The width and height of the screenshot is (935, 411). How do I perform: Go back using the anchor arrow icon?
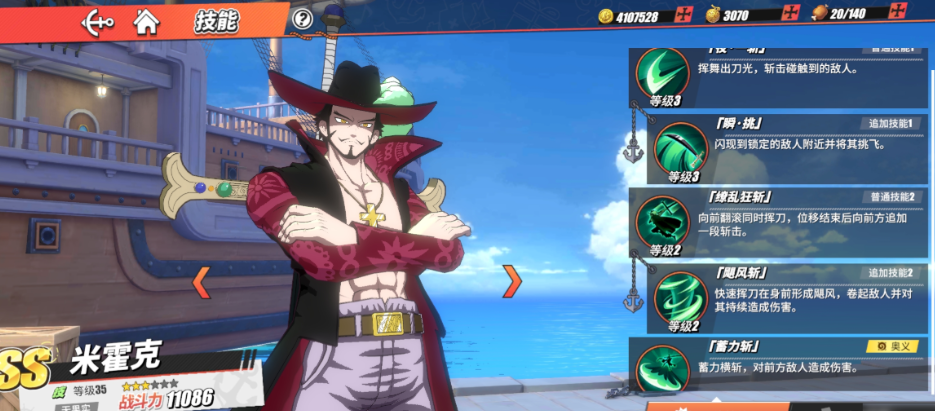coord(96,19)
